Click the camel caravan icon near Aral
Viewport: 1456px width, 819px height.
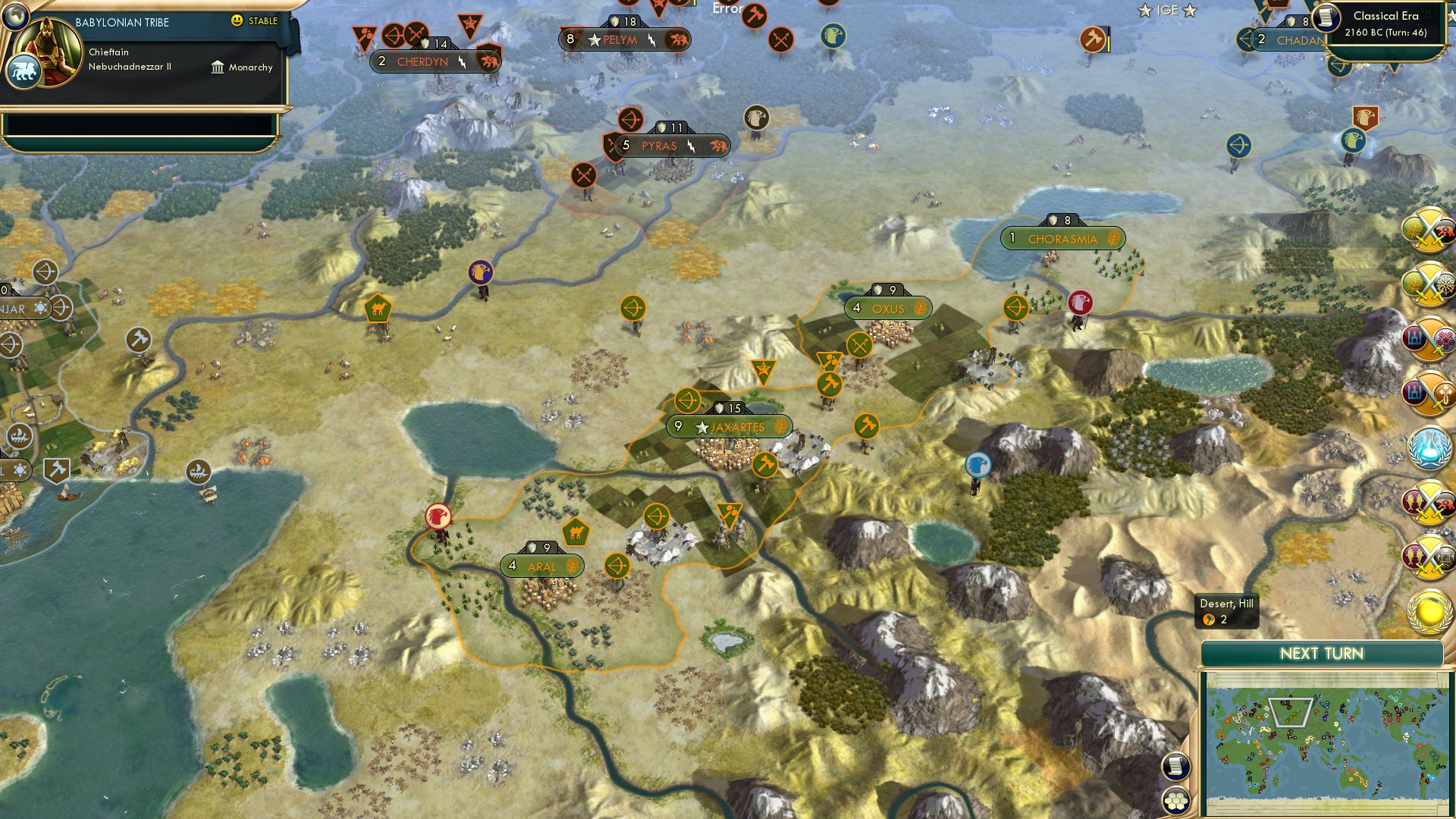click(x=575, y=532)
